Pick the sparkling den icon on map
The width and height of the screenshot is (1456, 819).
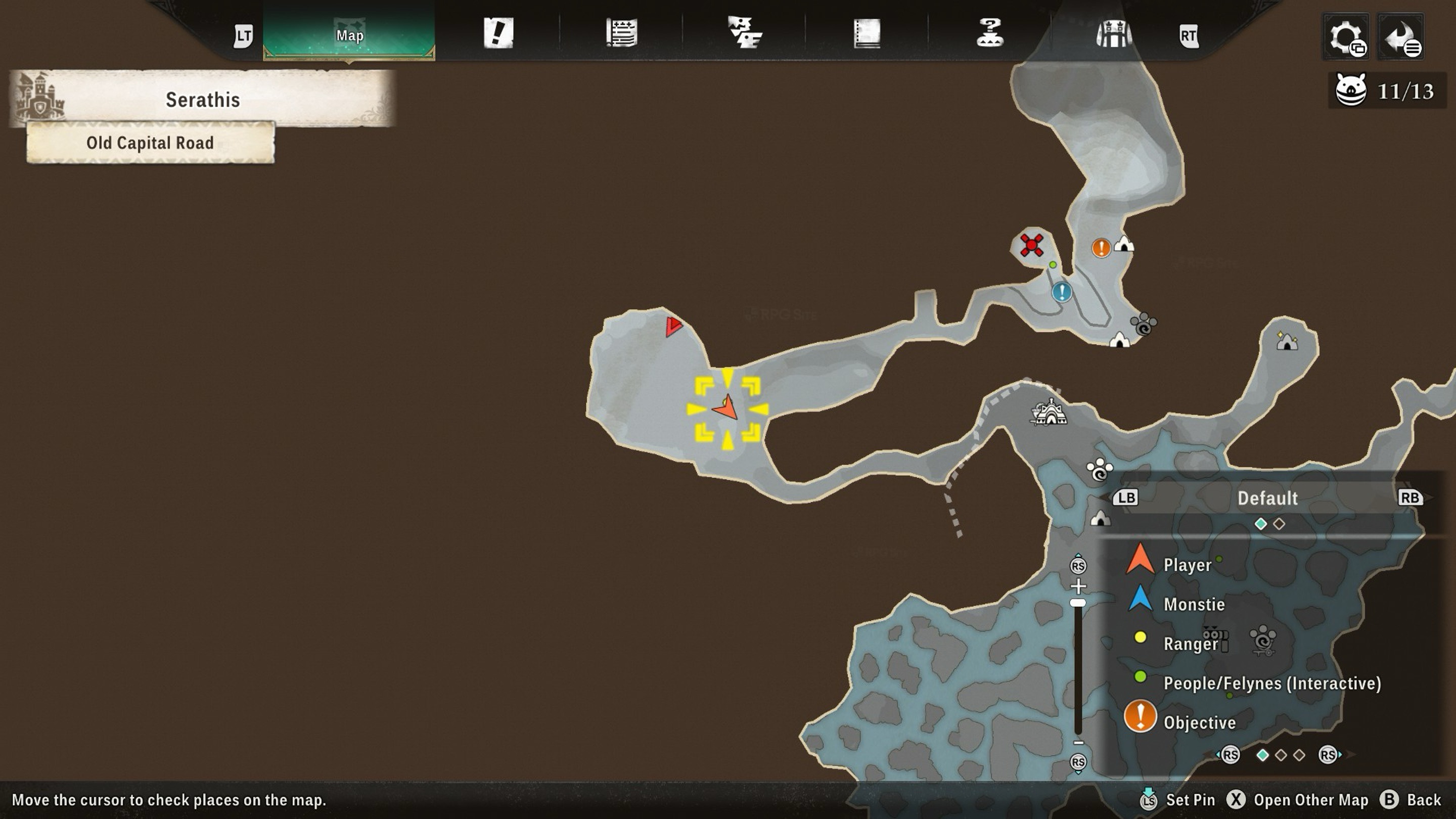(1287, 341)
